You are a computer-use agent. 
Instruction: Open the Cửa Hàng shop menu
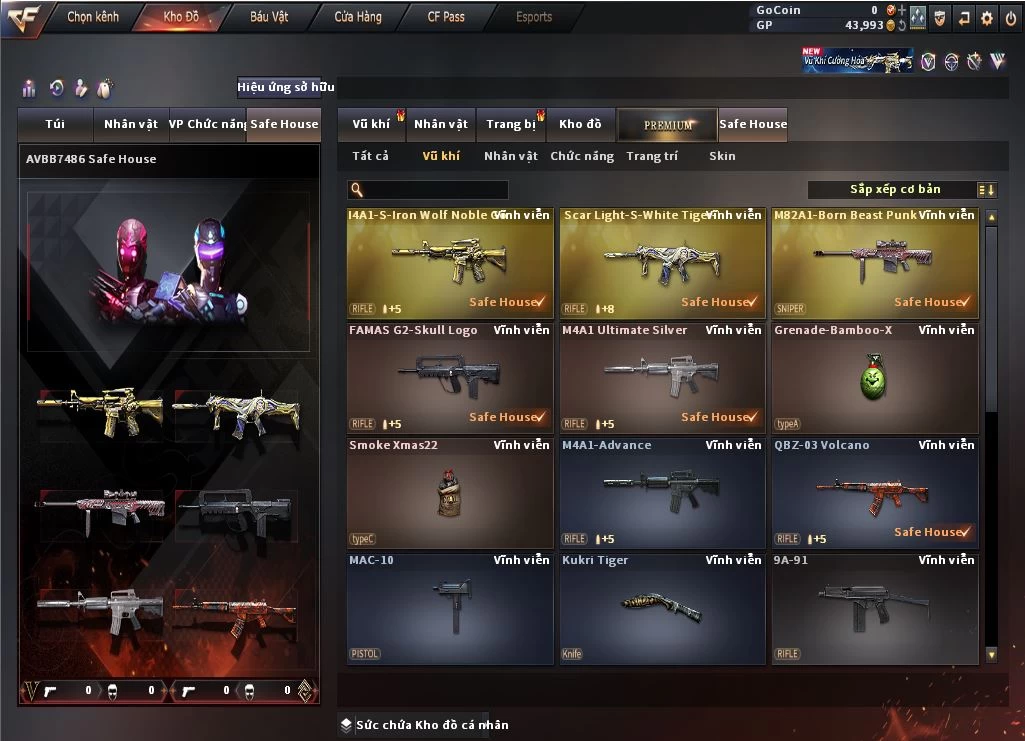357,17
